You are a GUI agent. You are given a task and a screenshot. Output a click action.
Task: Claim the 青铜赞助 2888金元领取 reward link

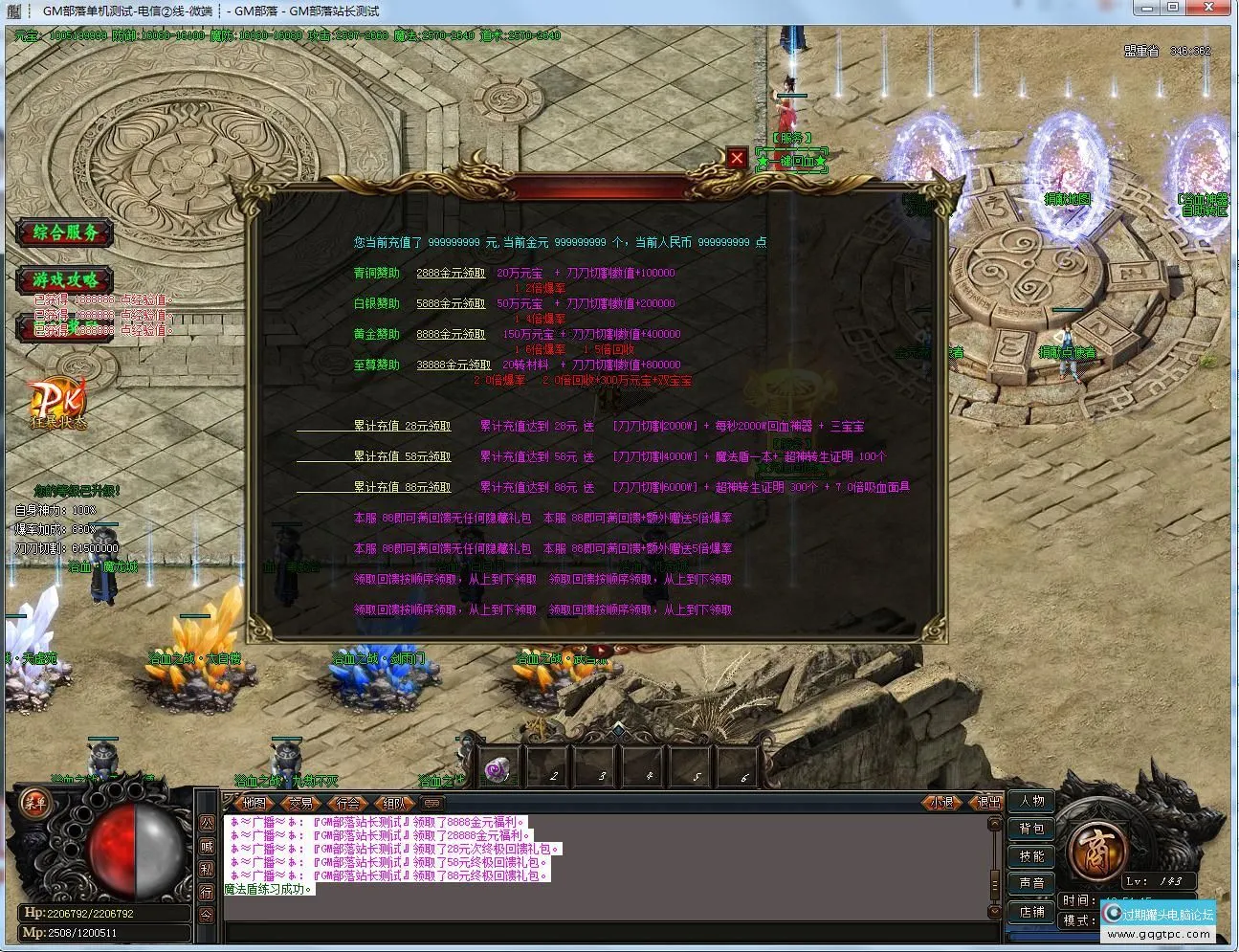click(x=453, y=273)
